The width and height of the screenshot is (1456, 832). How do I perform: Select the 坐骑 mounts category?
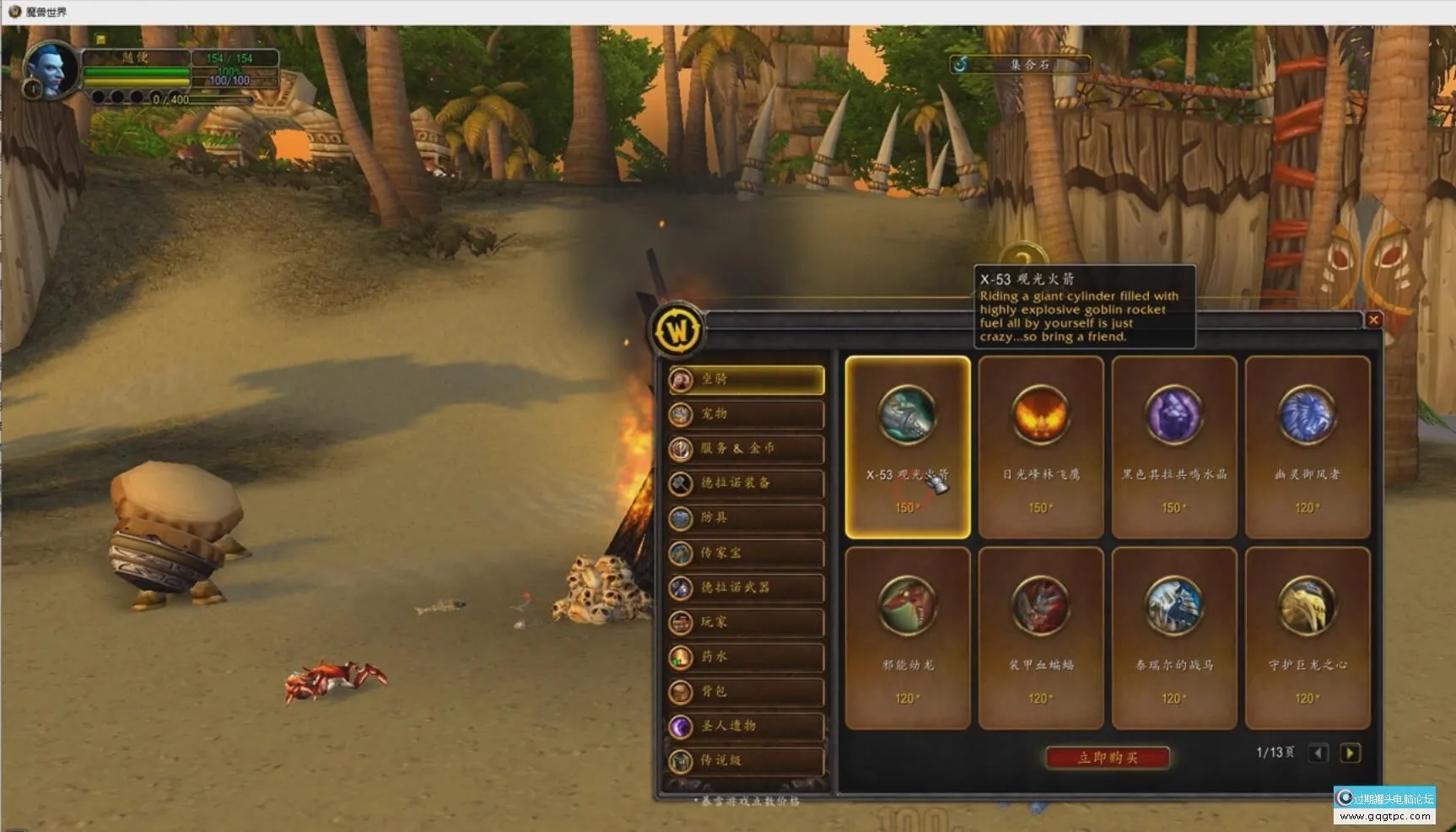746,380
